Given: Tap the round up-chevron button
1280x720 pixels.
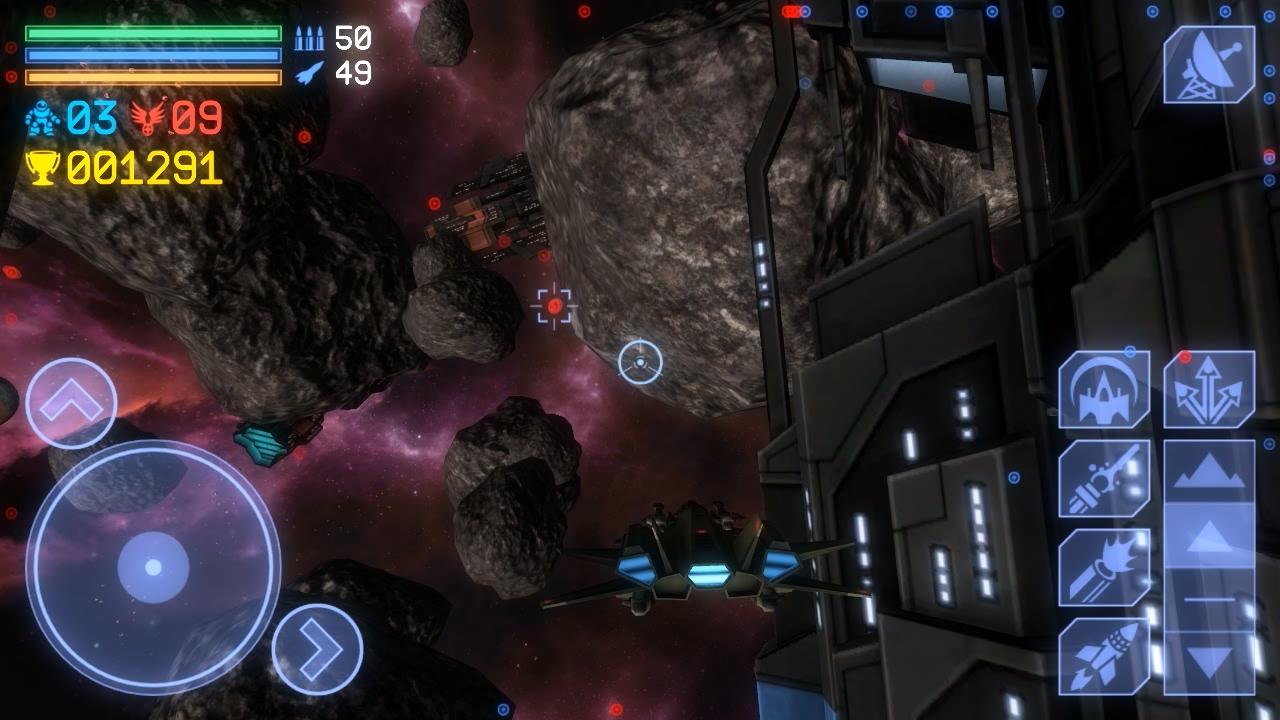Looking at the screenshot, I should point(72,403).
